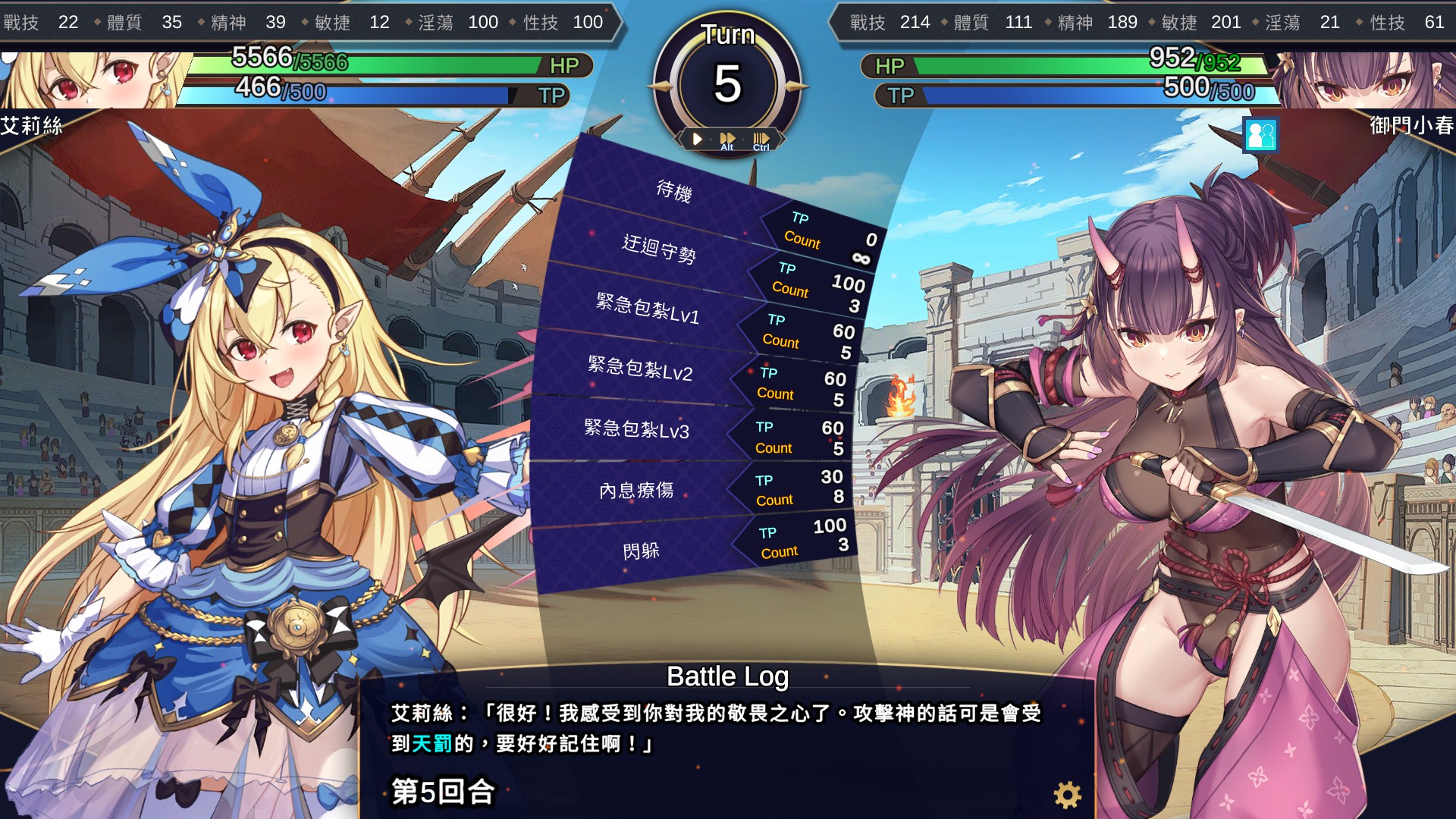
Task: Use 緊急包紮Lv1 bandage skill
Action: pyautogui.click(x=648, y=309)
